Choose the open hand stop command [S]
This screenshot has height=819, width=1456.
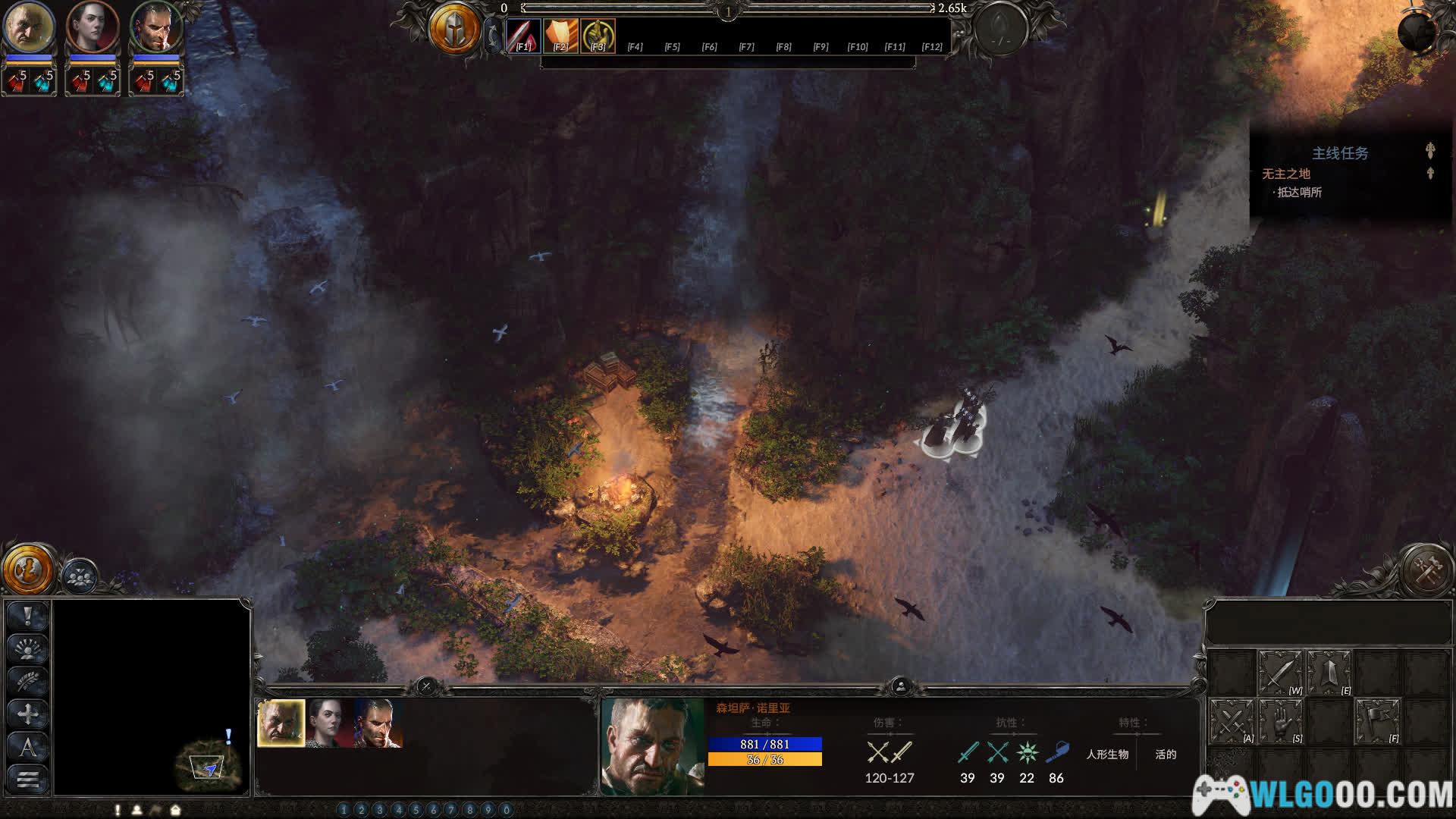pyautogui.click(x=1280, y=720)
